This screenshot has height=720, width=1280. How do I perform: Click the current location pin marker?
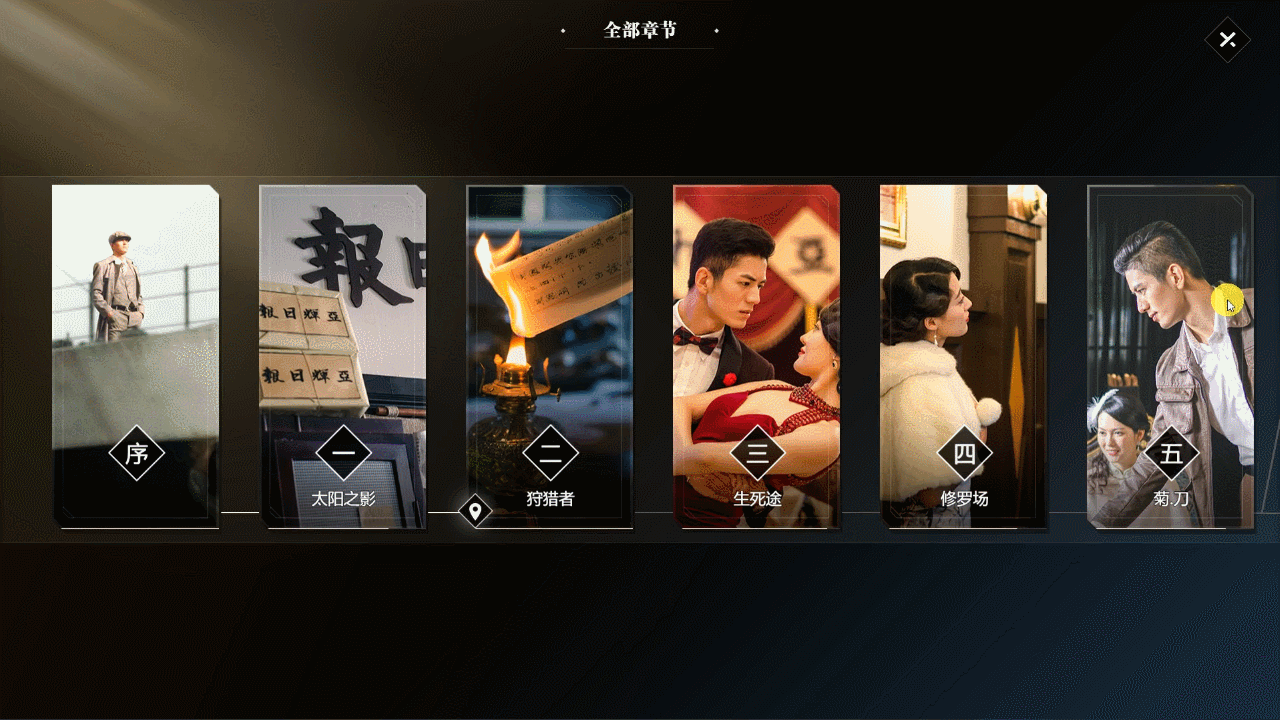tap(475, 512)
